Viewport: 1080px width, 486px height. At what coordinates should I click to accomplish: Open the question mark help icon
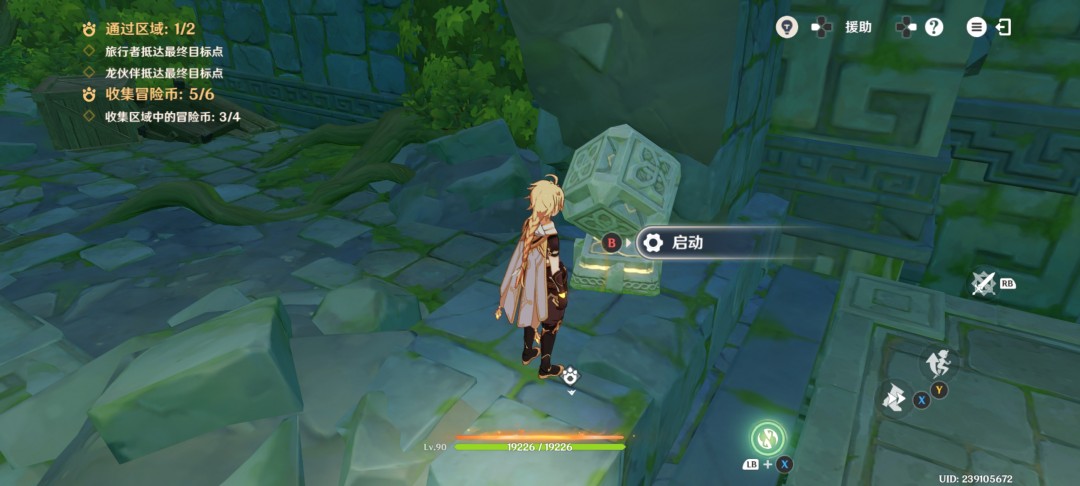934,27
